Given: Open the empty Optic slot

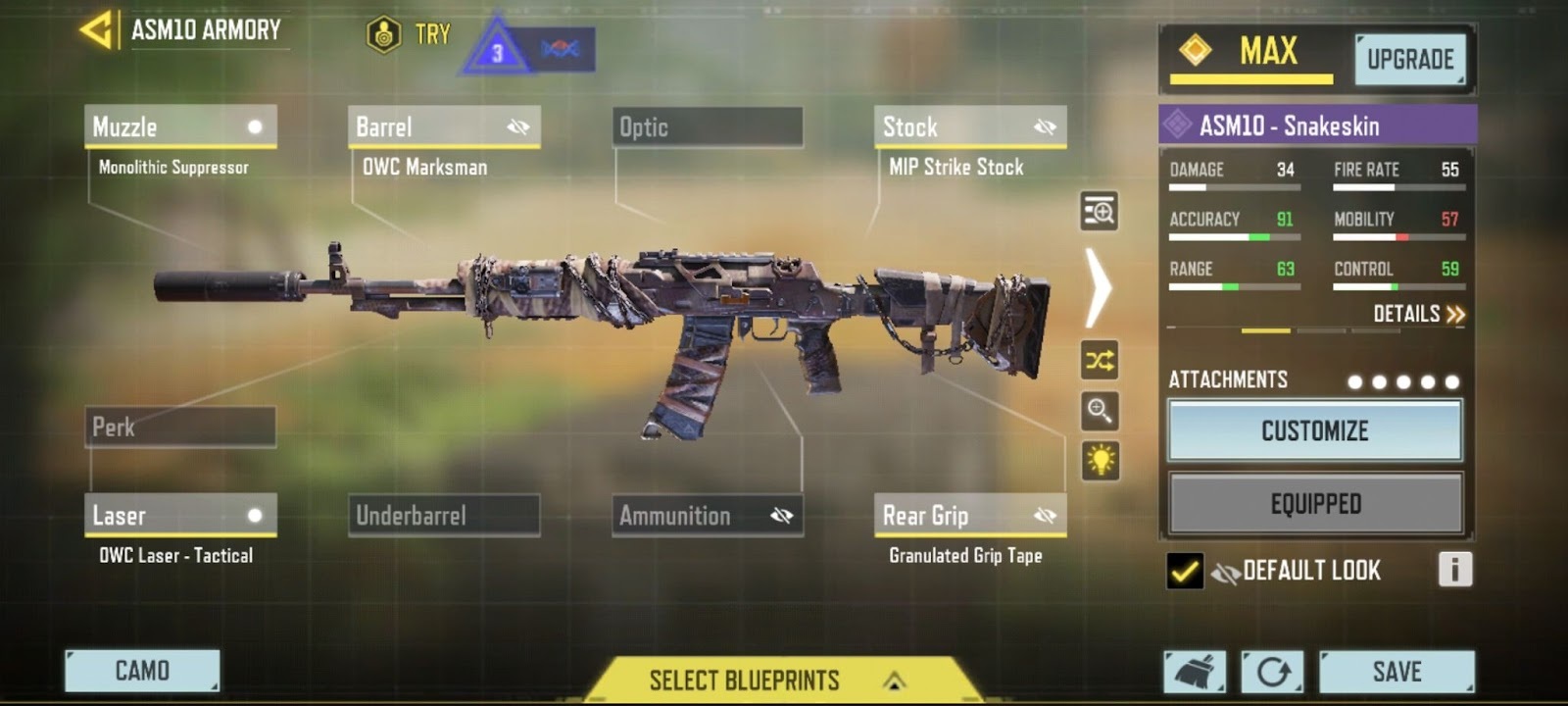Looking at the screenshot, I should pyautogui.click(x=707, y=127).
